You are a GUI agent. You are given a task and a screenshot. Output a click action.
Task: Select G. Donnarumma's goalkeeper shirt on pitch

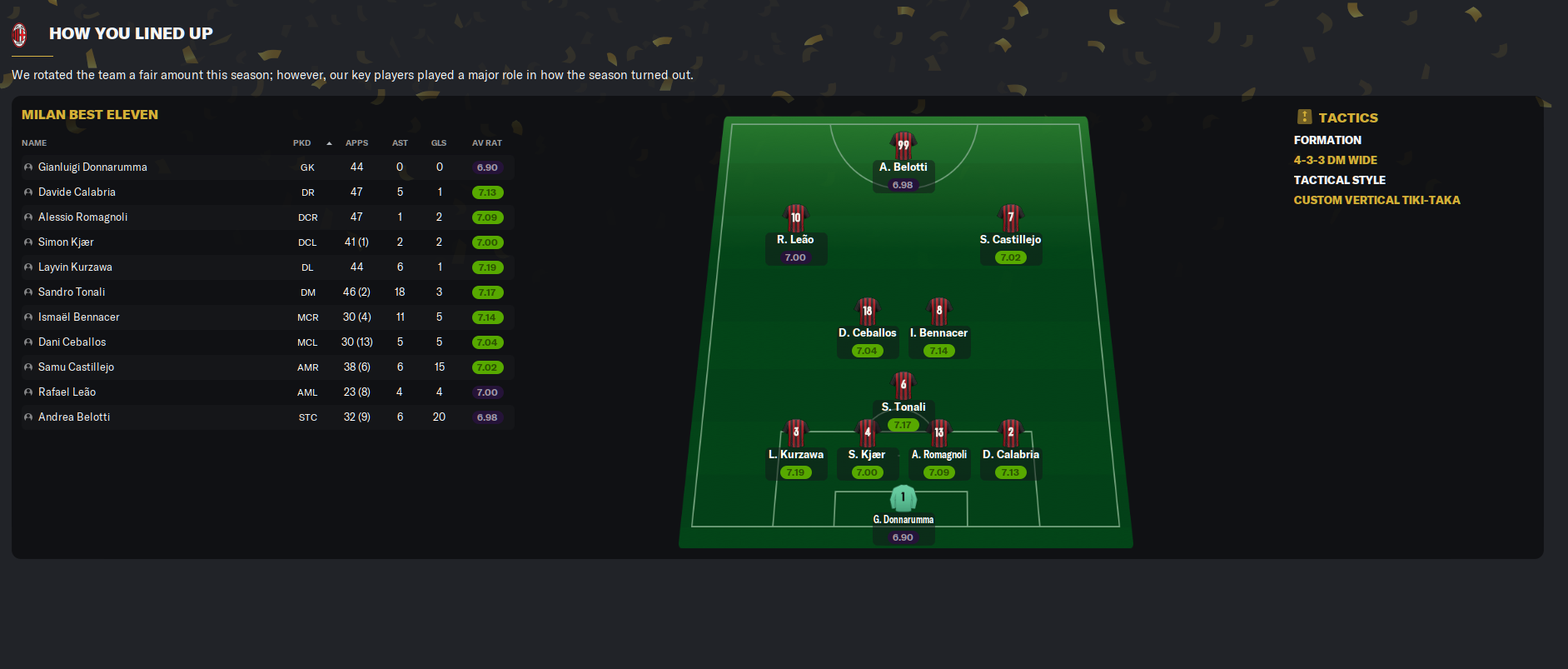903,498
